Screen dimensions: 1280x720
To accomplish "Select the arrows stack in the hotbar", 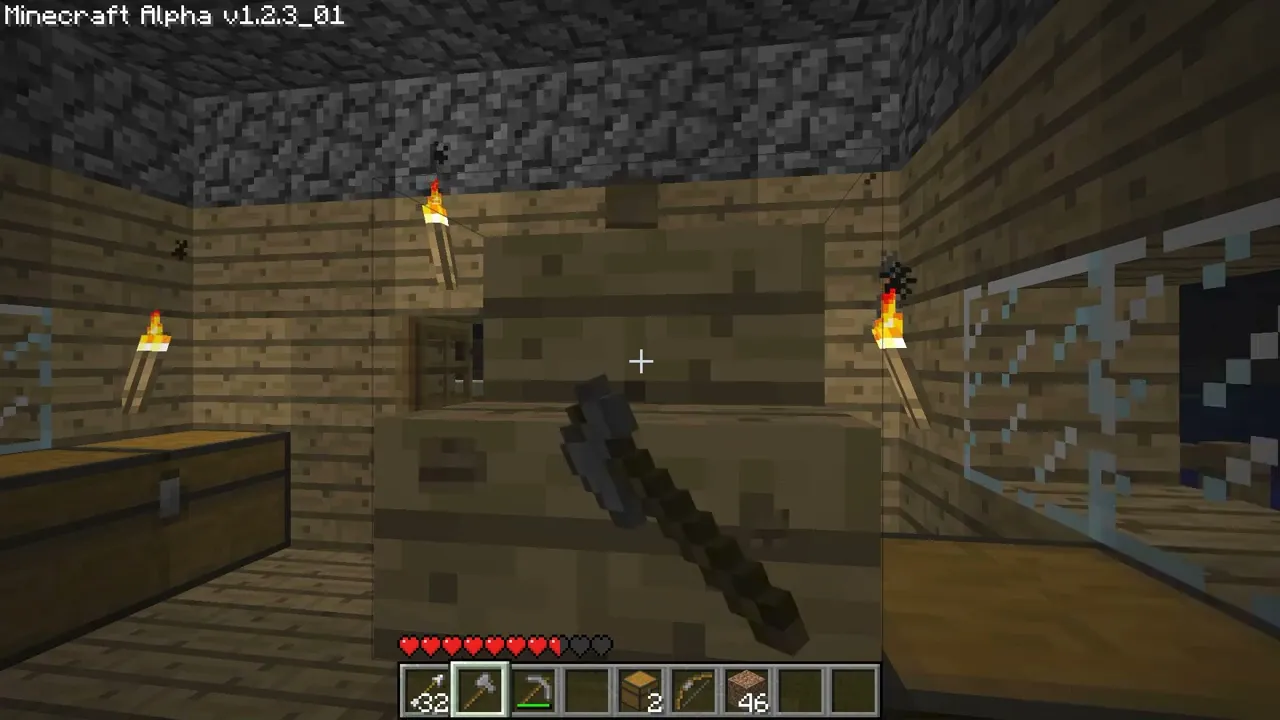I will point(427,690).
